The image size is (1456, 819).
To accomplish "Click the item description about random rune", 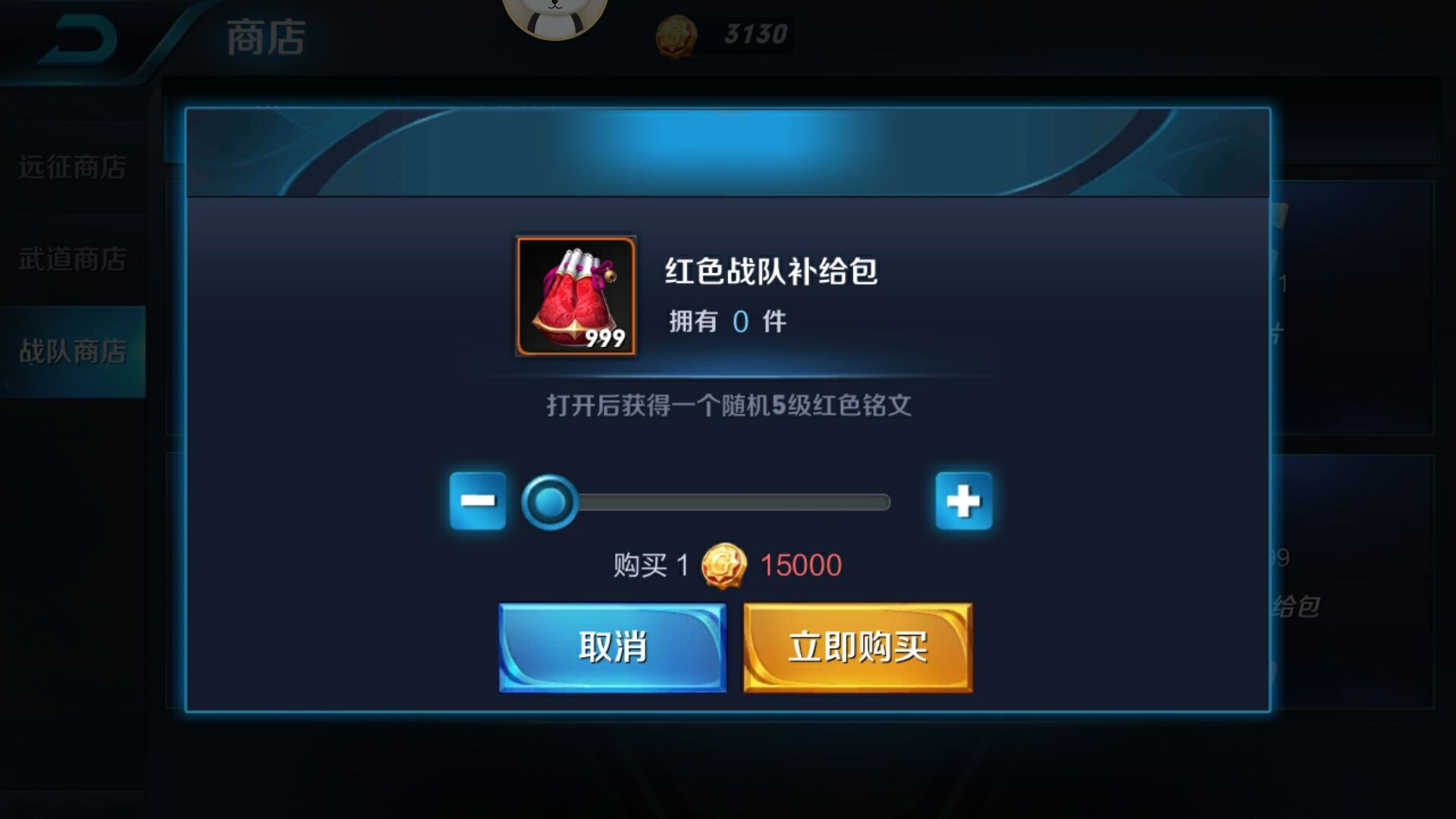I will [728, 406].
